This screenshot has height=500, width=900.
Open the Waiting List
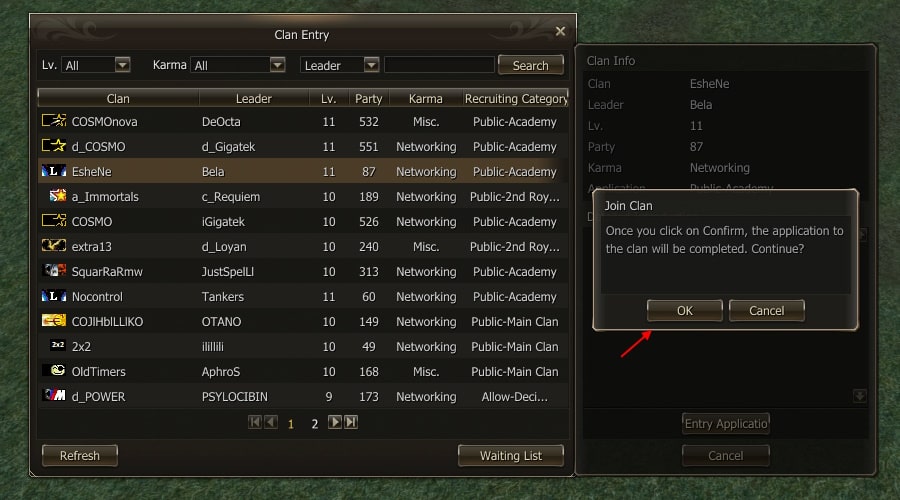pos(510,455)
